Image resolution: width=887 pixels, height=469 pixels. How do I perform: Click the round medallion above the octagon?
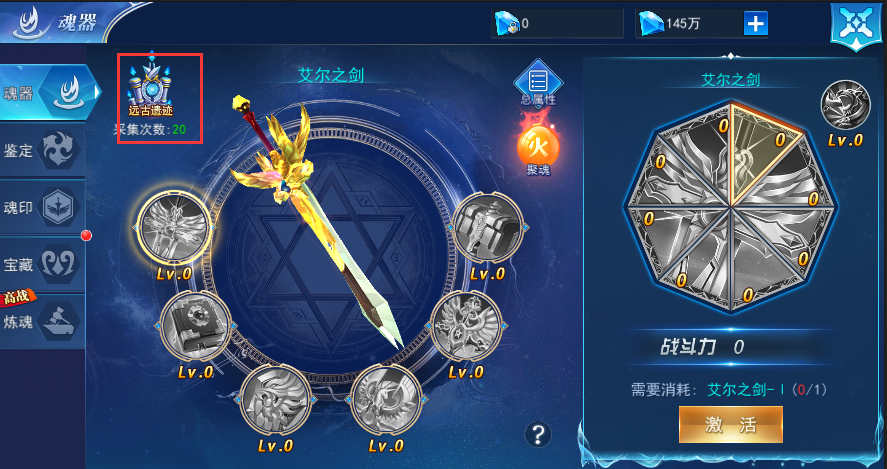(x=845, y=106)
